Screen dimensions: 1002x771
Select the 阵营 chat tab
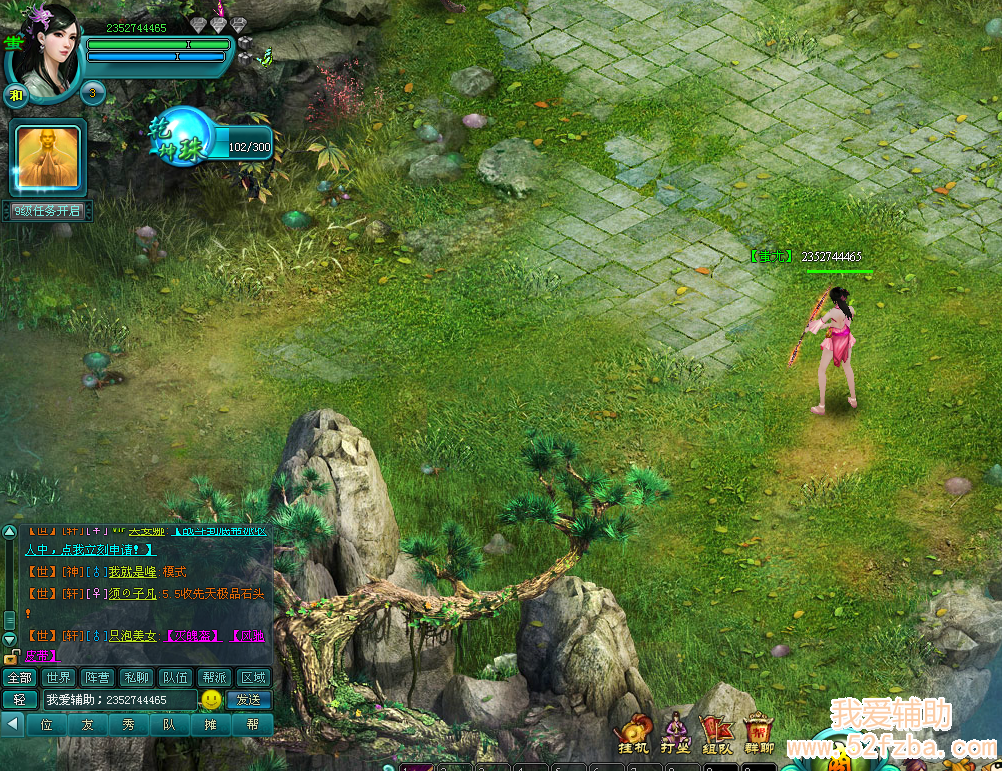click(97, 677)
